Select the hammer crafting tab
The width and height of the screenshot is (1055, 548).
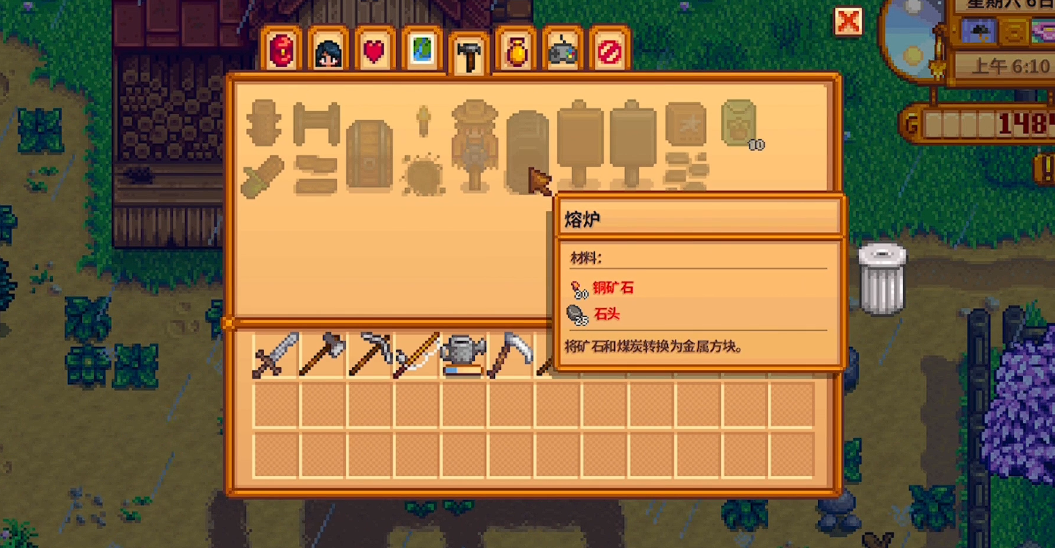[x=468, y=55]
